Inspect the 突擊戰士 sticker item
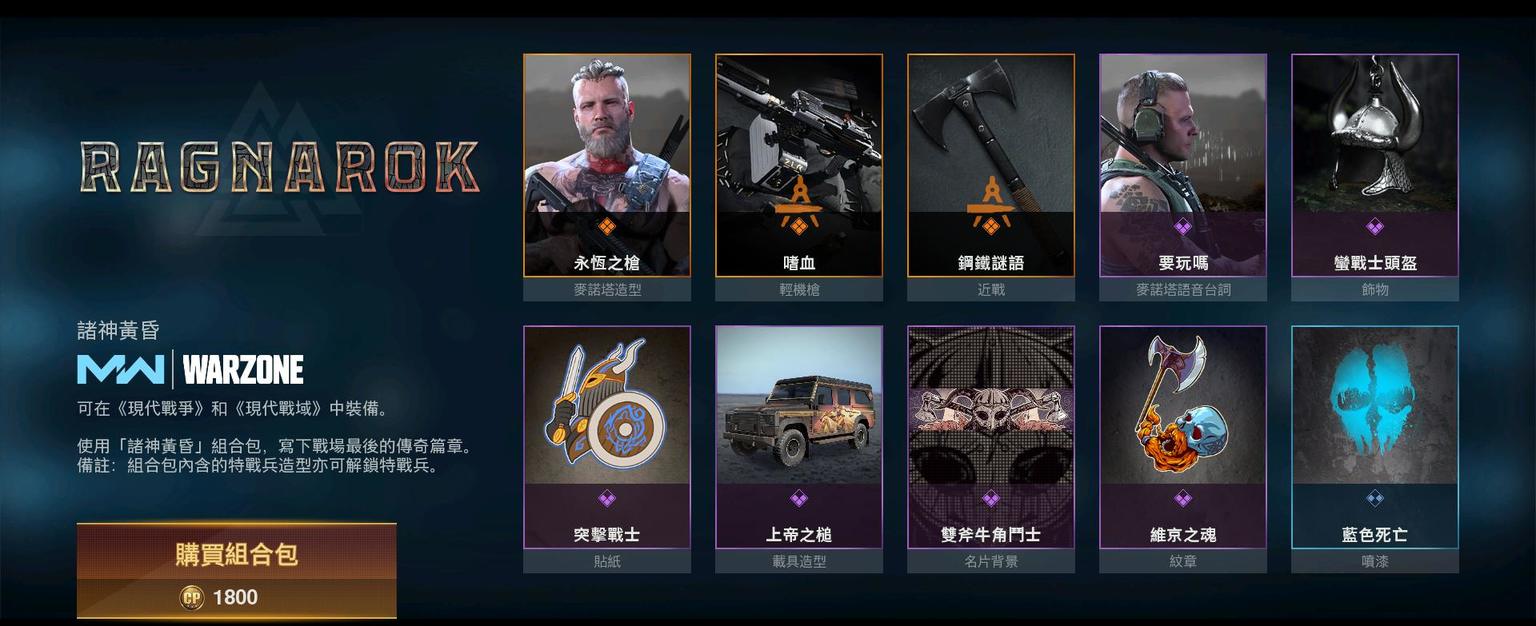 [x=607, y=437]
